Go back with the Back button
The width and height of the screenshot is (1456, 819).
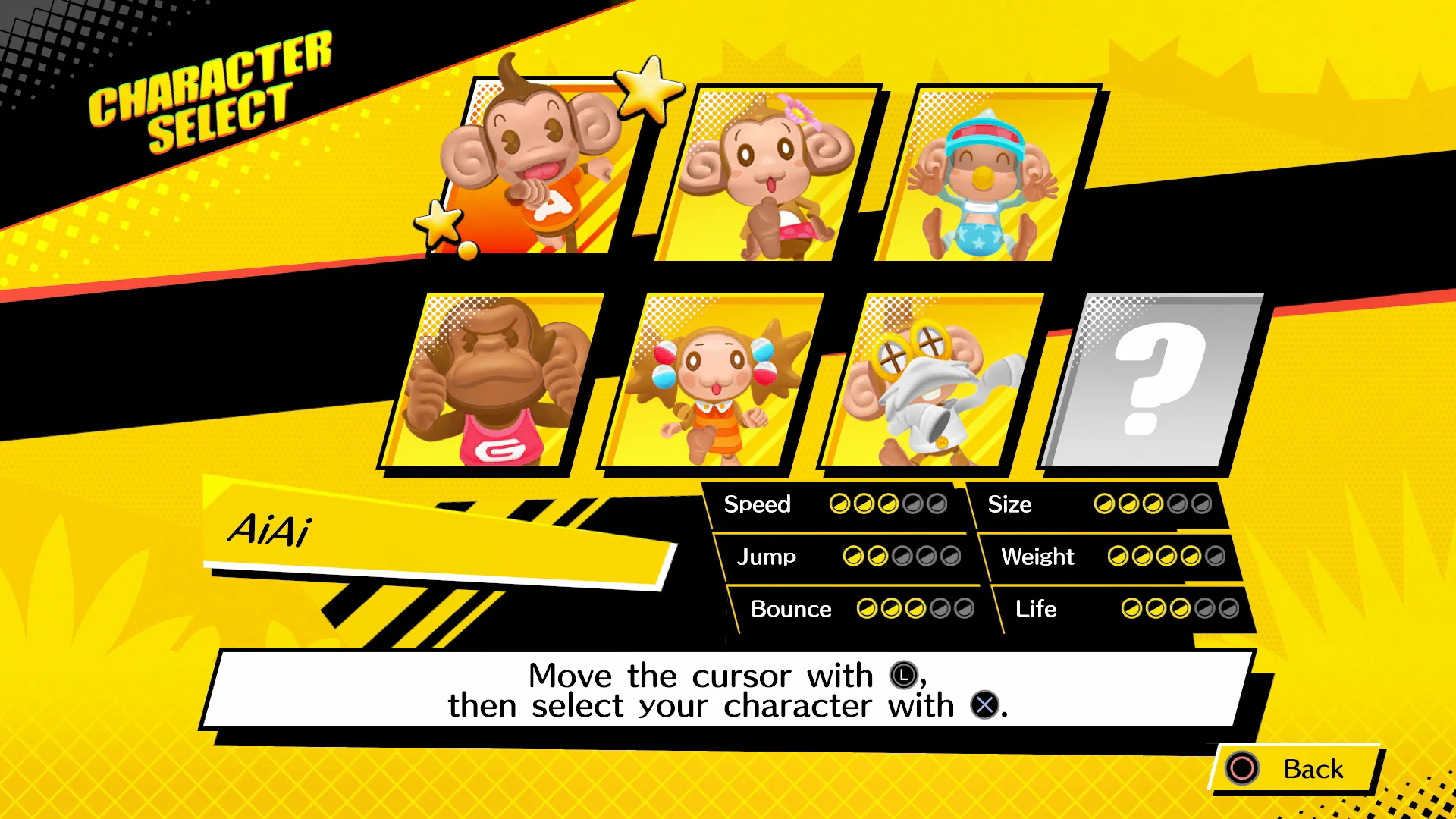(1295, 769)
